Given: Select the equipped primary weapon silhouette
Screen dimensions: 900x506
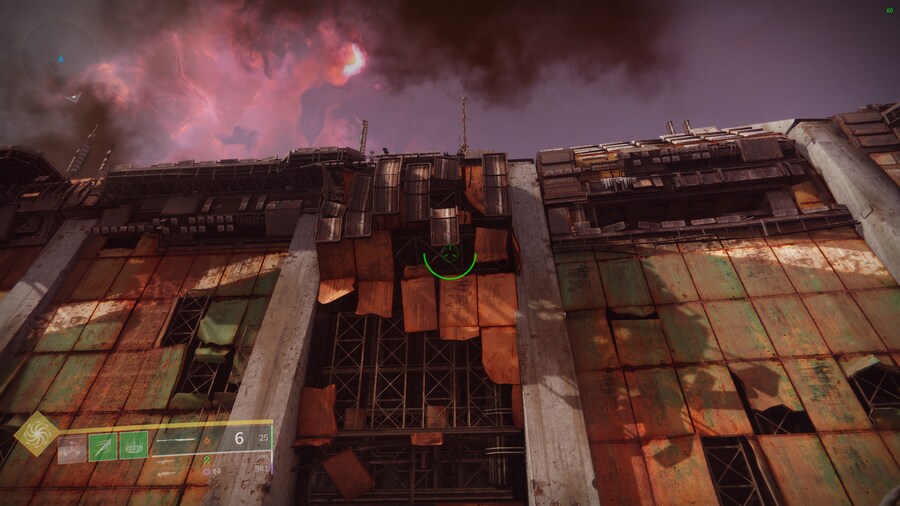Looking at the screenshot, I should [x=178, y=439].
